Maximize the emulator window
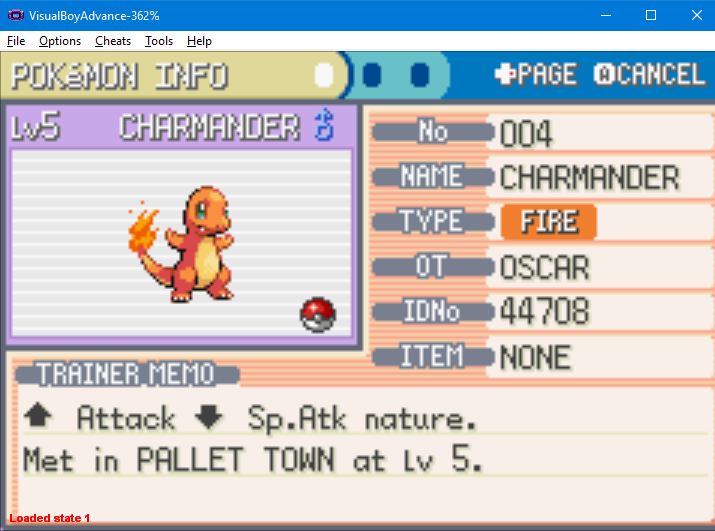The height and width of the screenshot is (531, 715). pyautogui.click(x=651, y=15)
